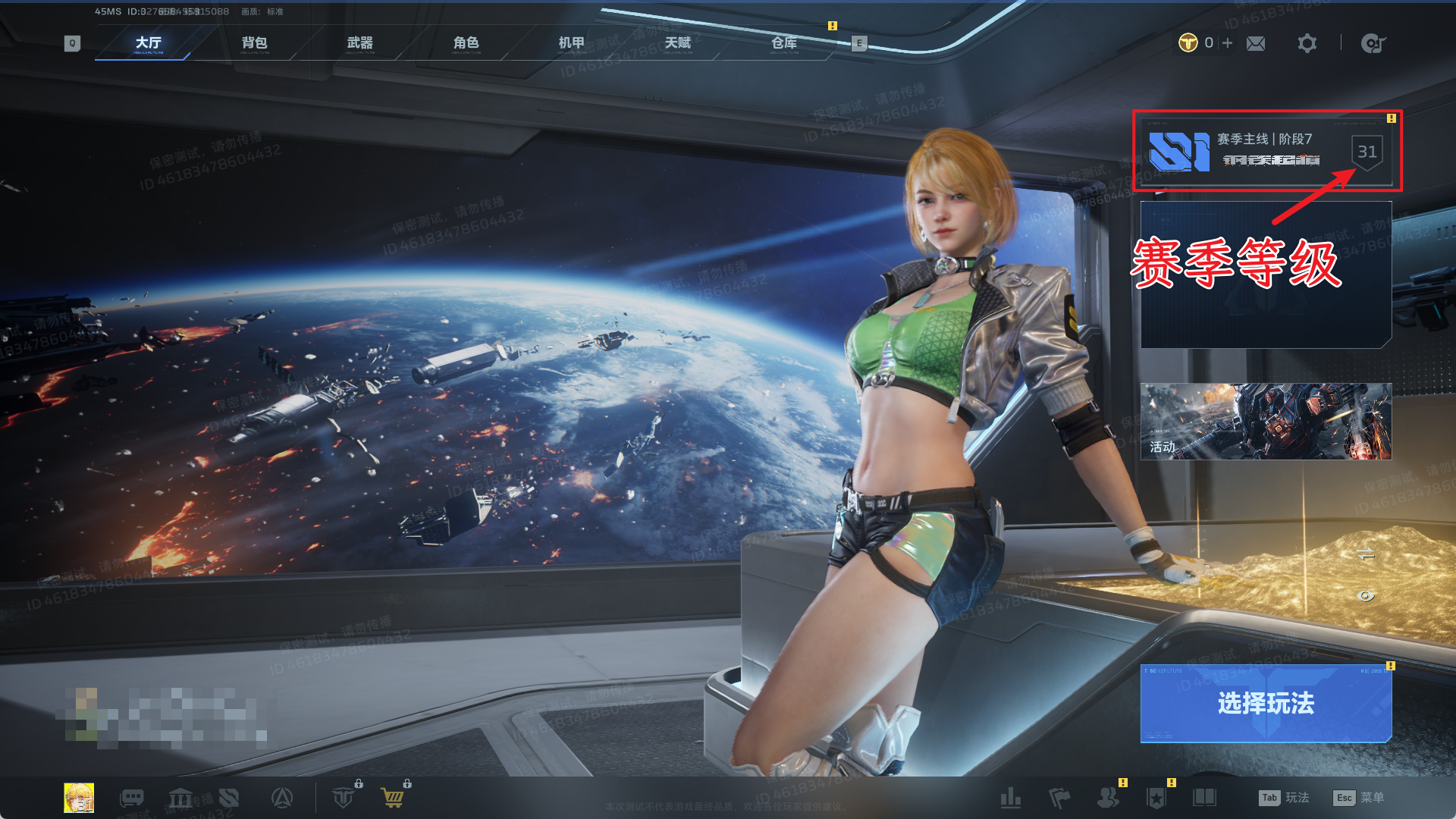
Task: Open the friends icon with two figures
Action: coord(1108,798)
